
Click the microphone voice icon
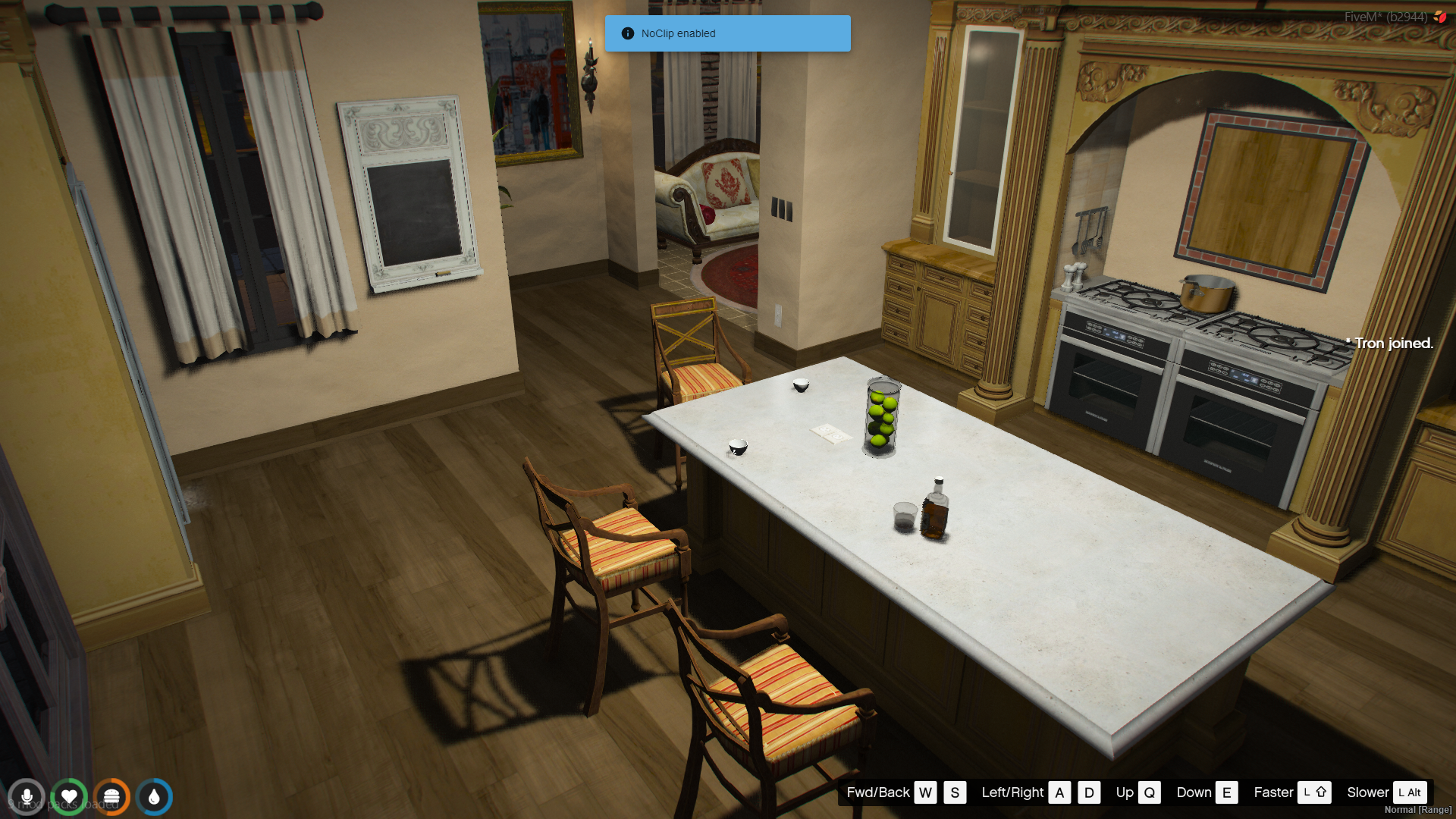click(x=27, y=797)
